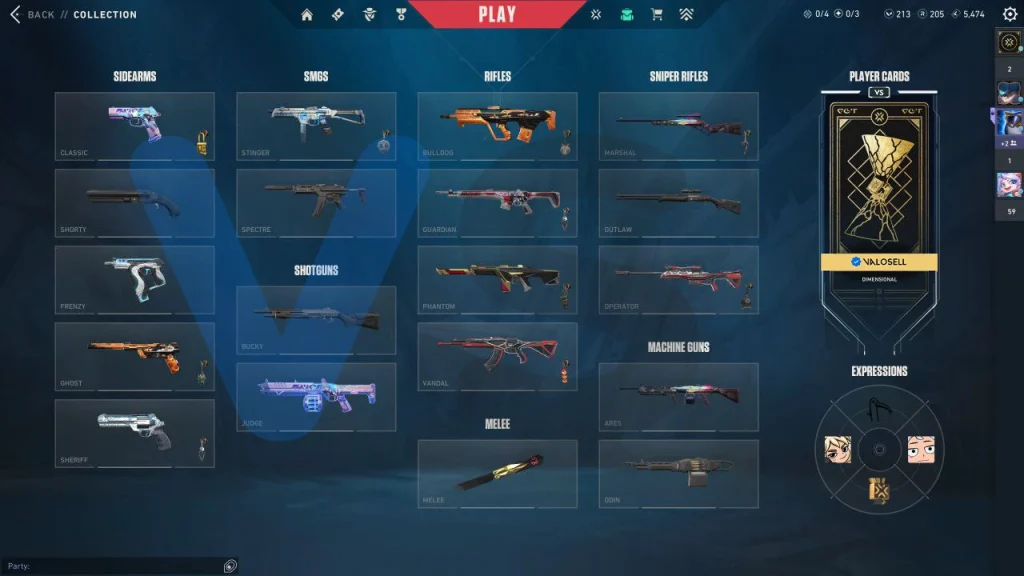Go back from the Collection screen
The width and height of the screenshot is (1024, 576).
(x=32, y=15)
